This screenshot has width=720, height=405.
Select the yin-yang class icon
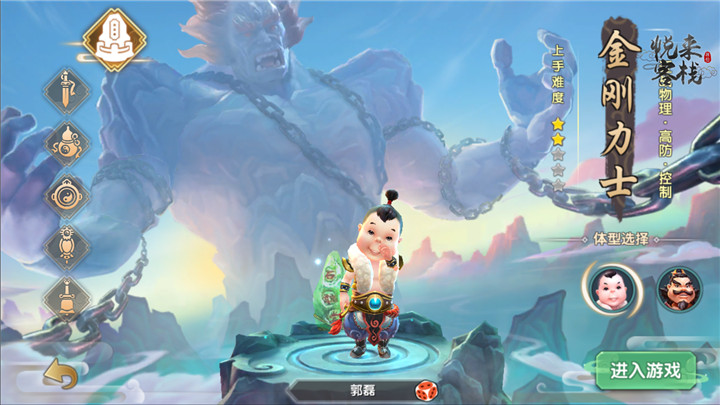point(67,194)
